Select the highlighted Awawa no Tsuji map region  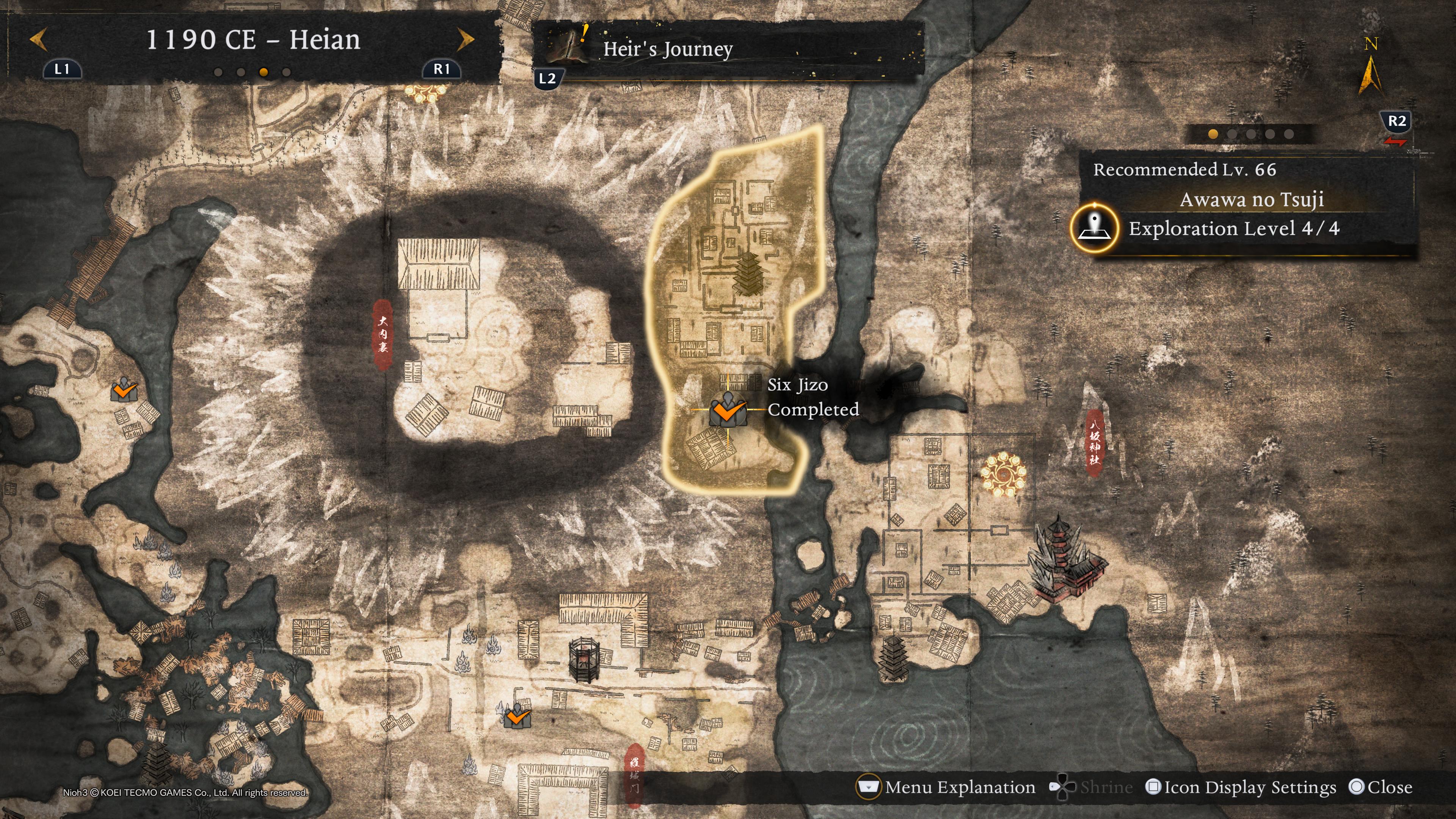[x=735, y=254]
